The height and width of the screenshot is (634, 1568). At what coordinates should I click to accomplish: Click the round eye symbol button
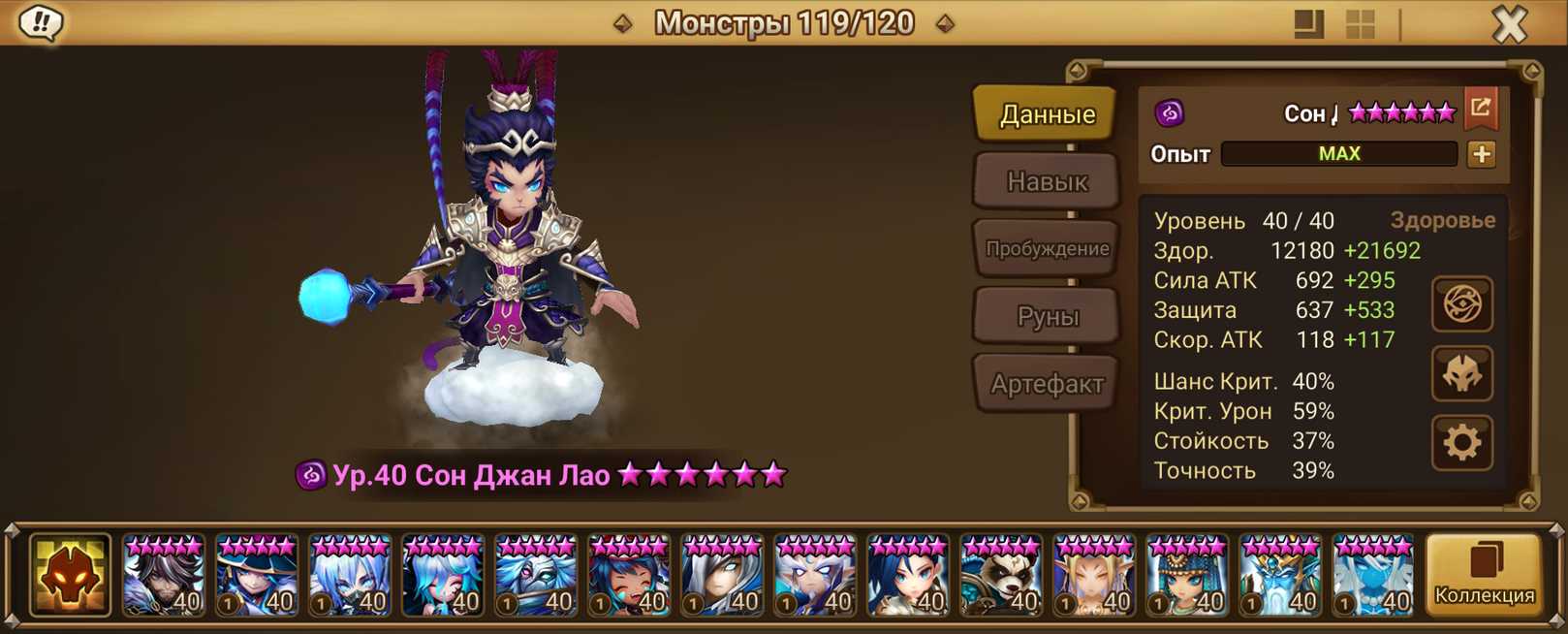[x=1461, y=304]
